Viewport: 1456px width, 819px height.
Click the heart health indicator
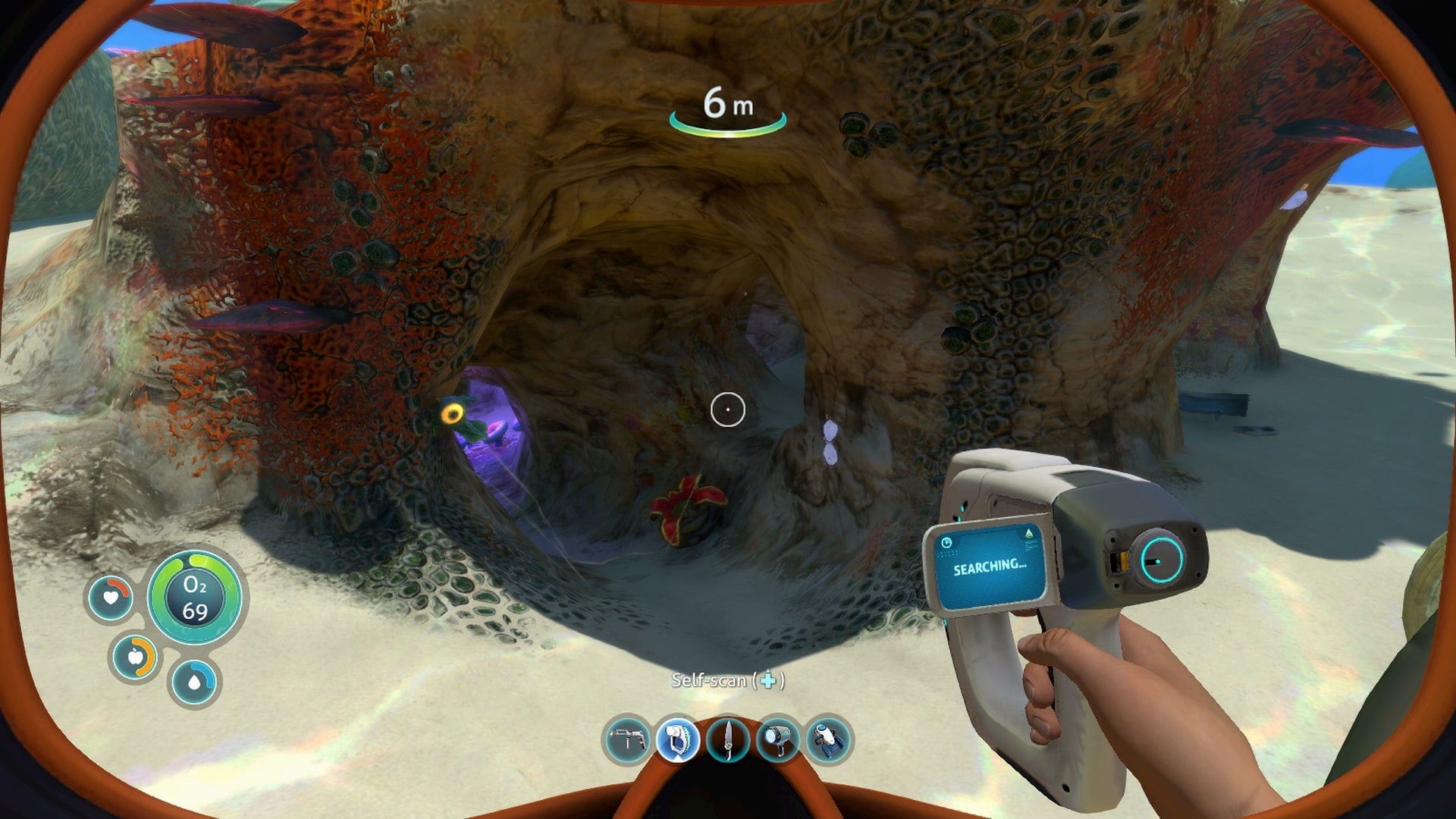click(x=112, y=599)
